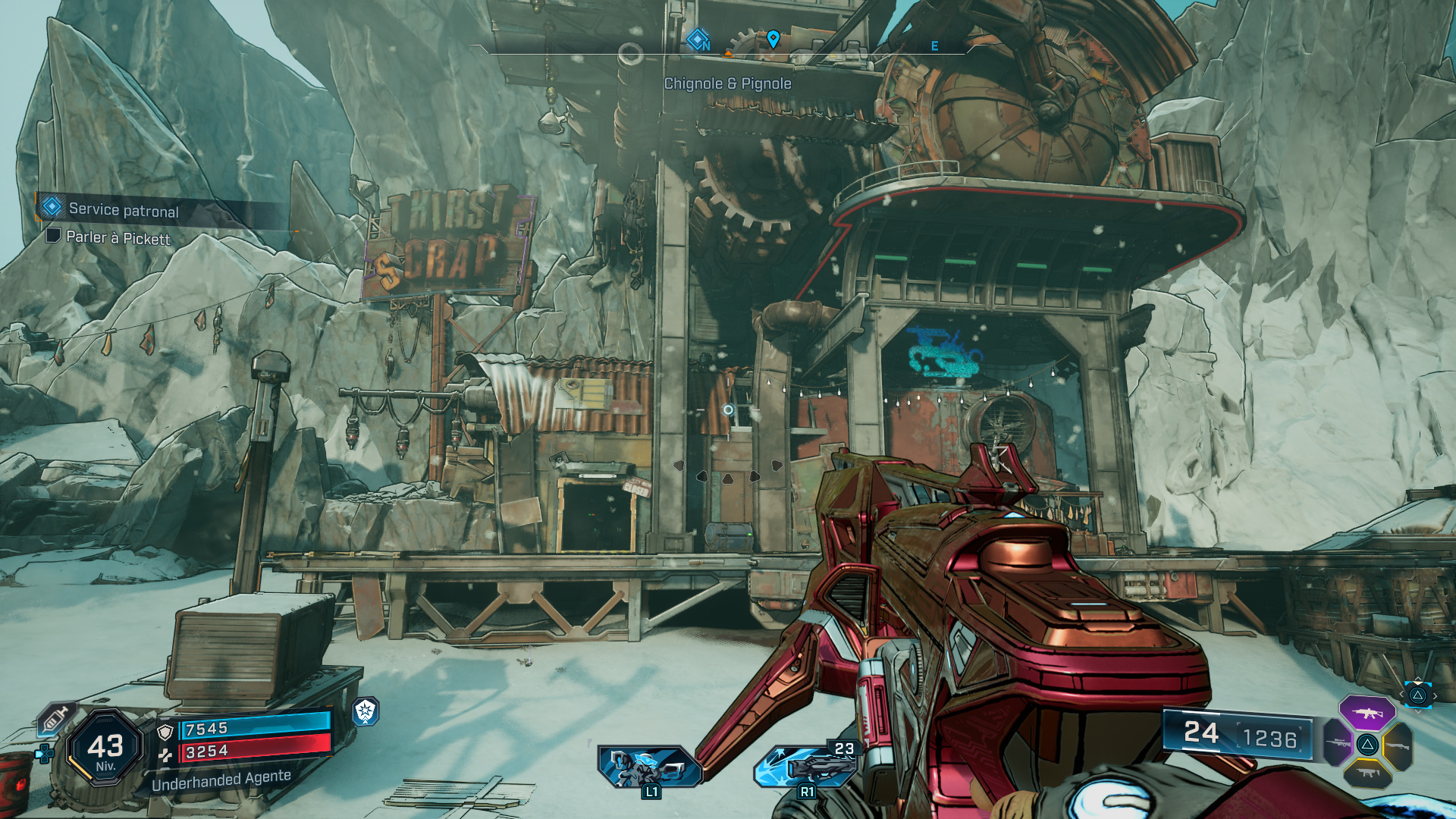The height and width of the screenshot is (819, 1456).
Task: Click the Parler à Pickett objective
Action: pos(118,238)
